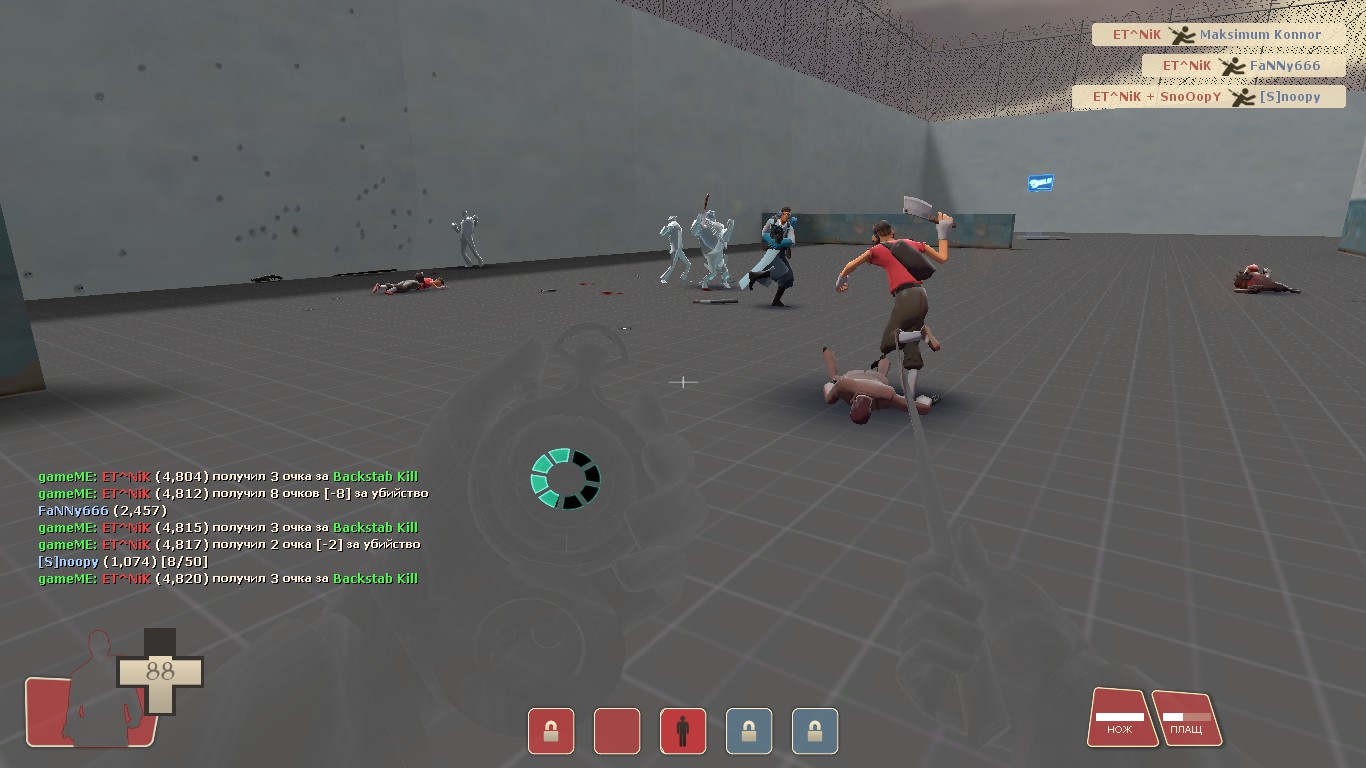Screen dimensions: 1366x768
Task: Select the red control point with player silhouette
Action: 683,731
